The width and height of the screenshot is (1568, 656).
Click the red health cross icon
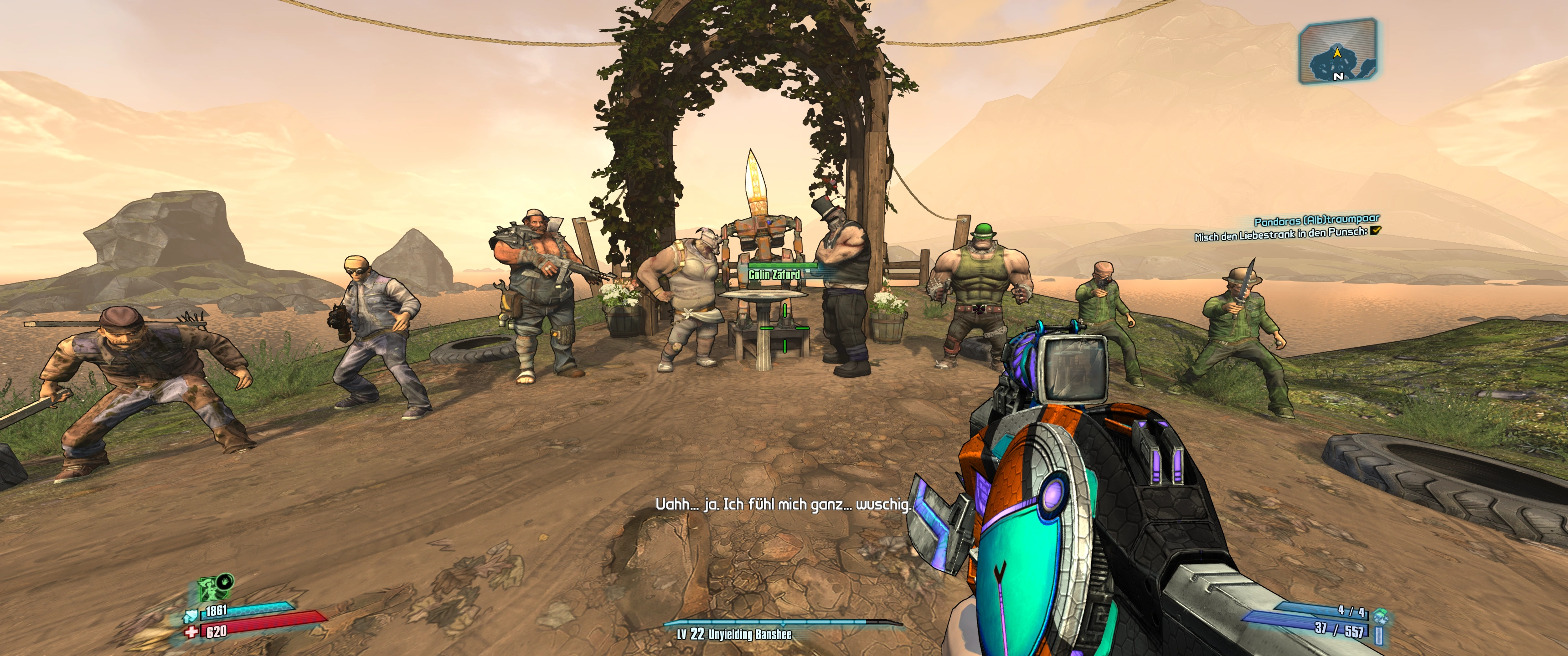192,632
